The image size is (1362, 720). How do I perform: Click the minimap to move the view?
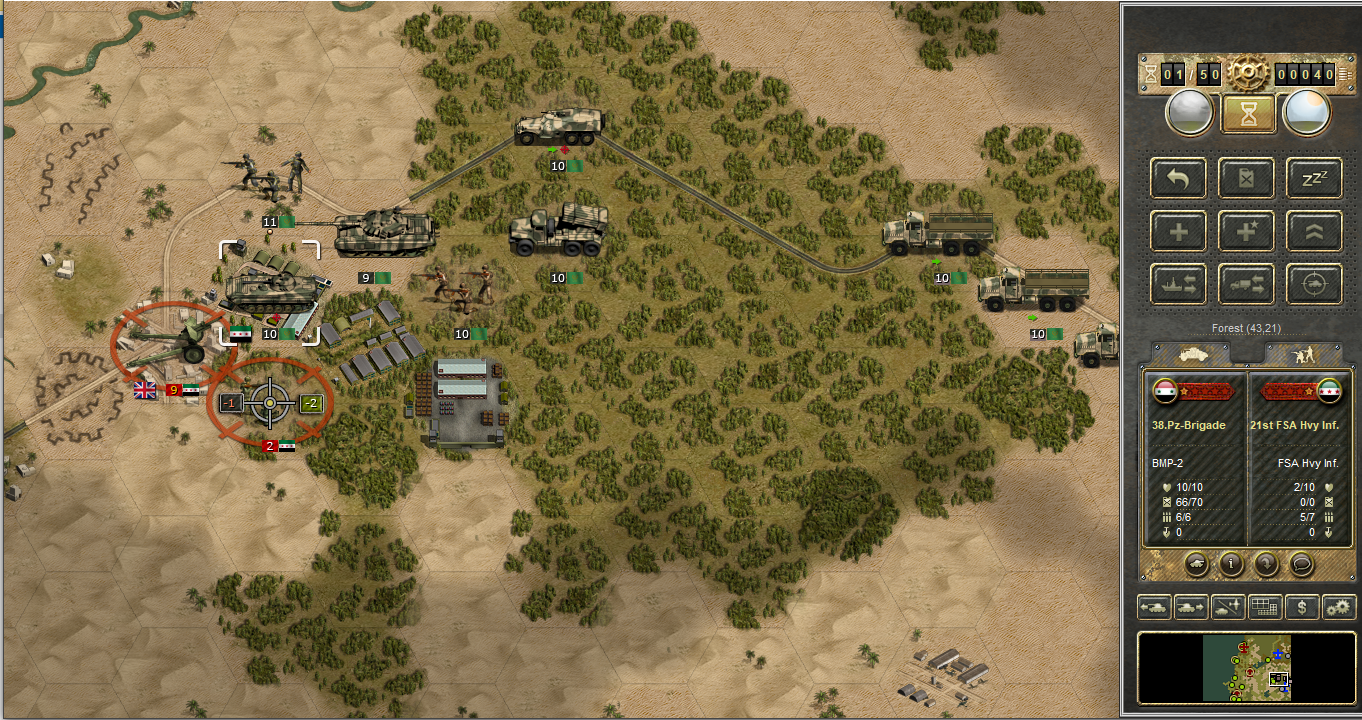tap(1246, 667)
